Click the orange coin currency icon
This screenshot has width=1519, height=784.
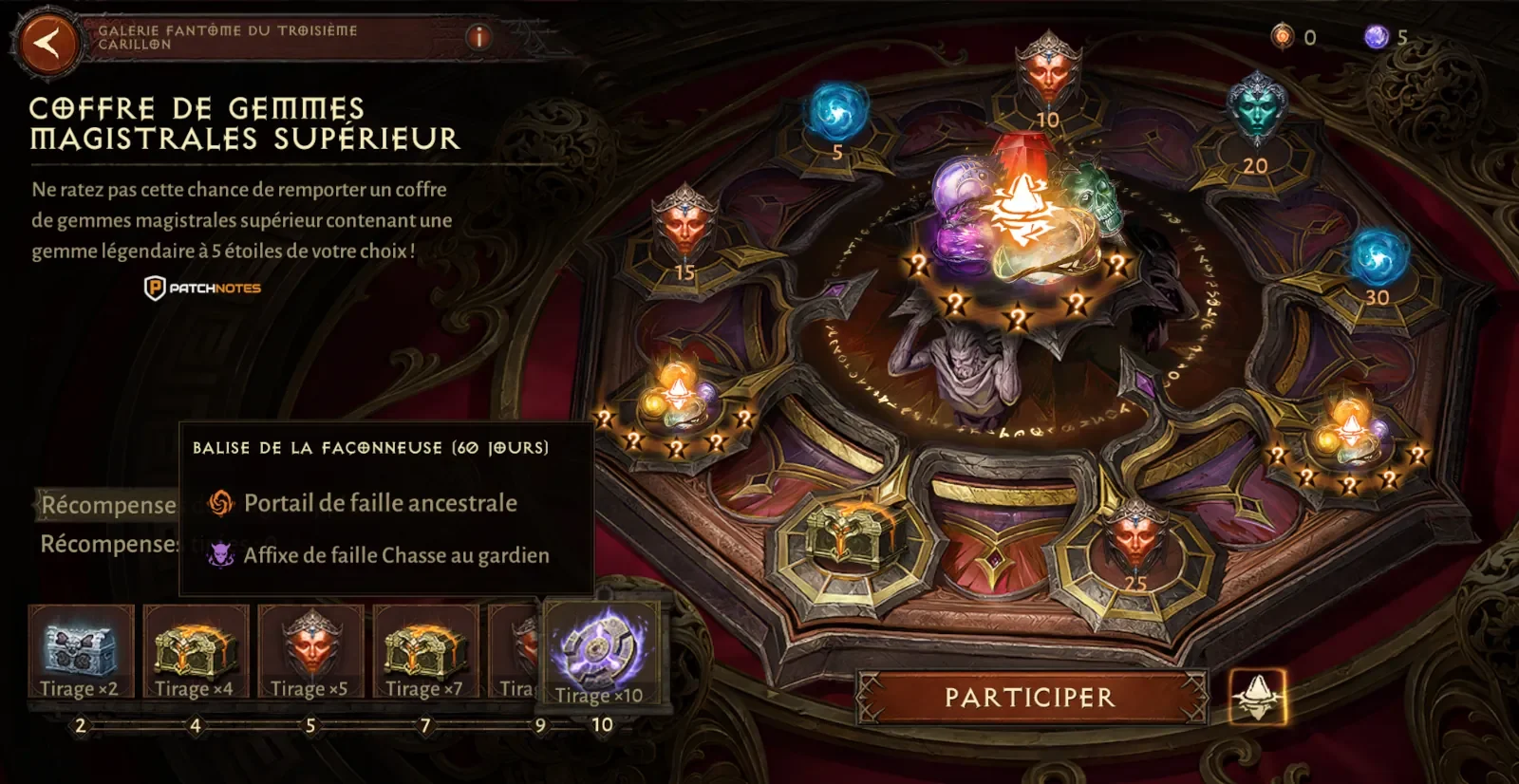(x=1283, y=37)
